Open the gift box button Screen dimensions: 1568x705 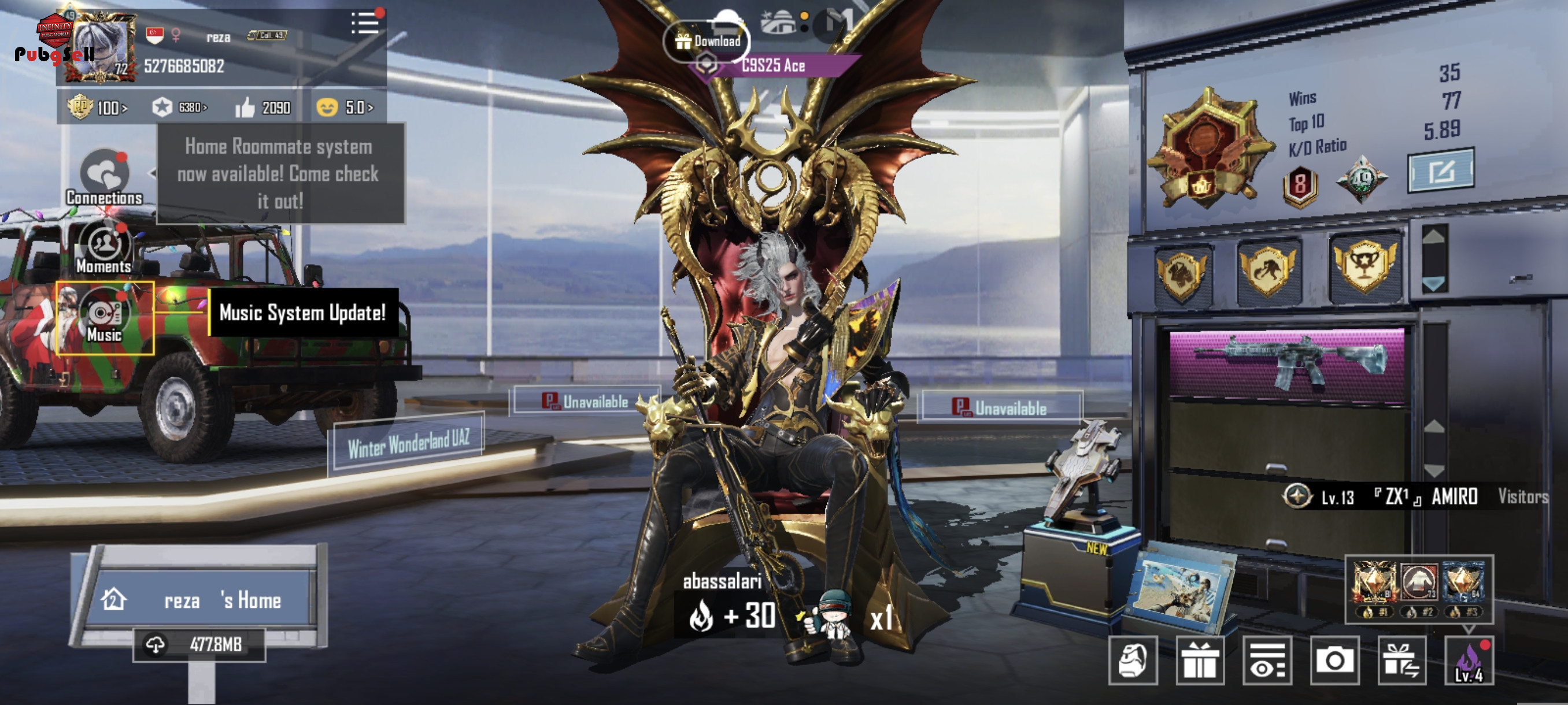click(x=1200, y=661)
